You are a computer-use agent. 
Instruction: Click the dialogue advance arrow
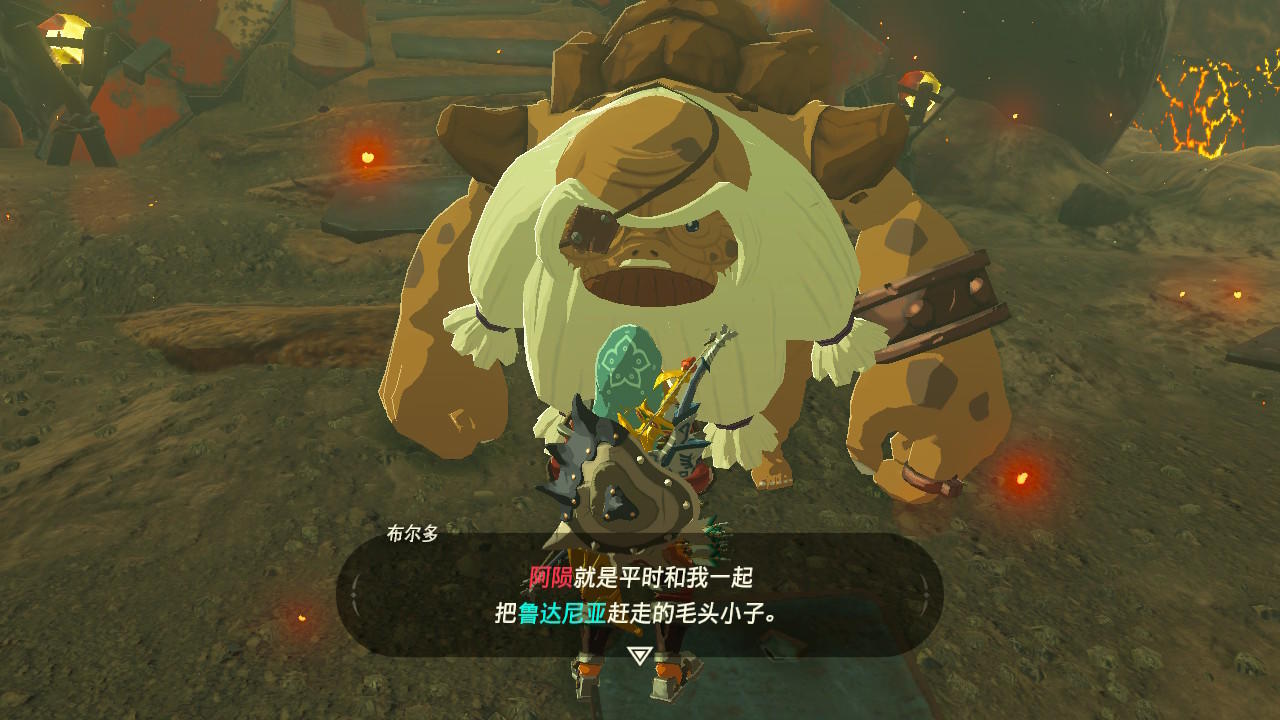tap(640, 657)
